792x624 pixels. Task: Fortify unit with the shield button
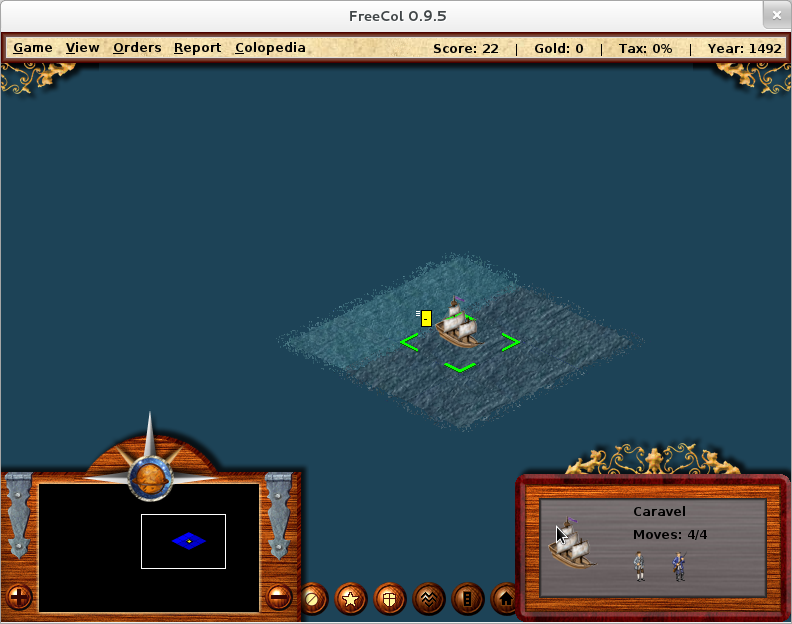click(390, 599)
